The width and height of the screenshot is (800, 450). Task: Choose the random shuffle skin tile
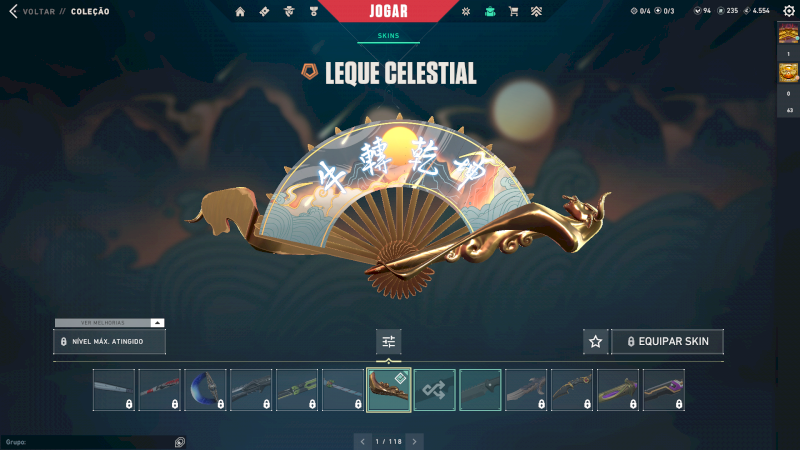tap(435, 390)
